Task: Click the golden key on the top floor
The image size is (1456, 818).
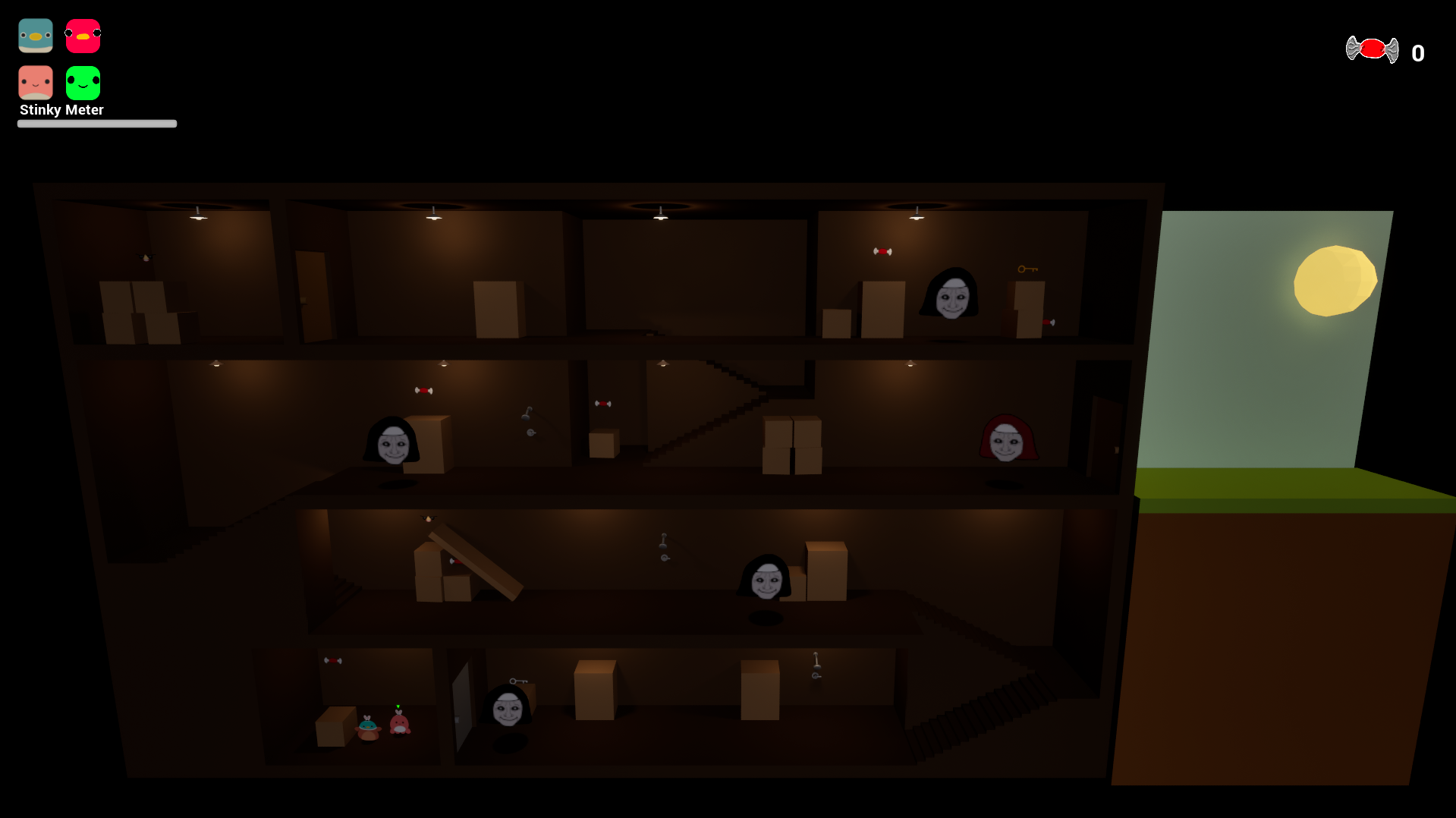Action: pos(1028,269)
